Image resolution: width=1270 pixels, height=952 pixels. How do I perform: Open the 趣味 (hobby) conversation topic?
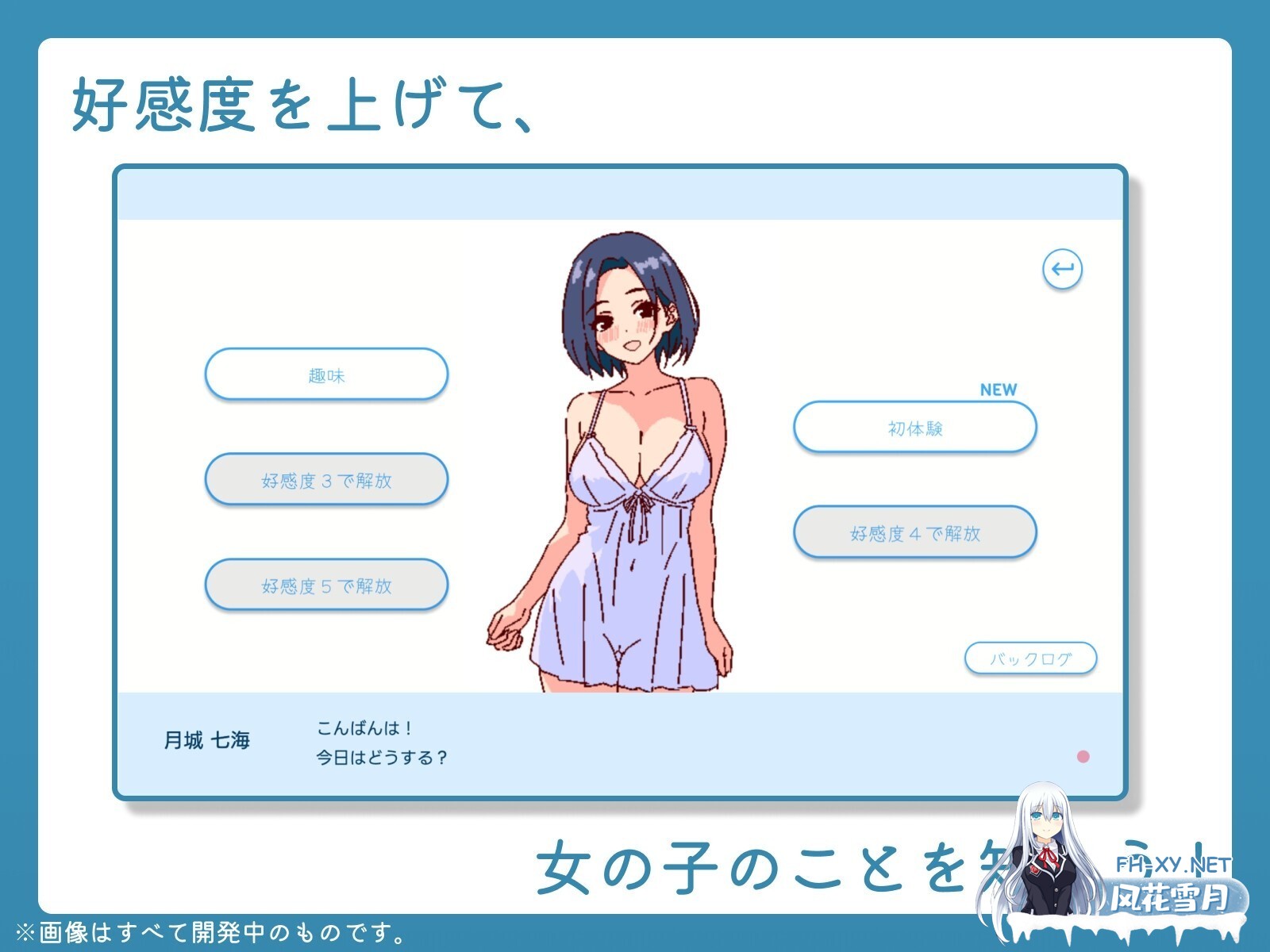pyautogui.click(x=327, y=373)
